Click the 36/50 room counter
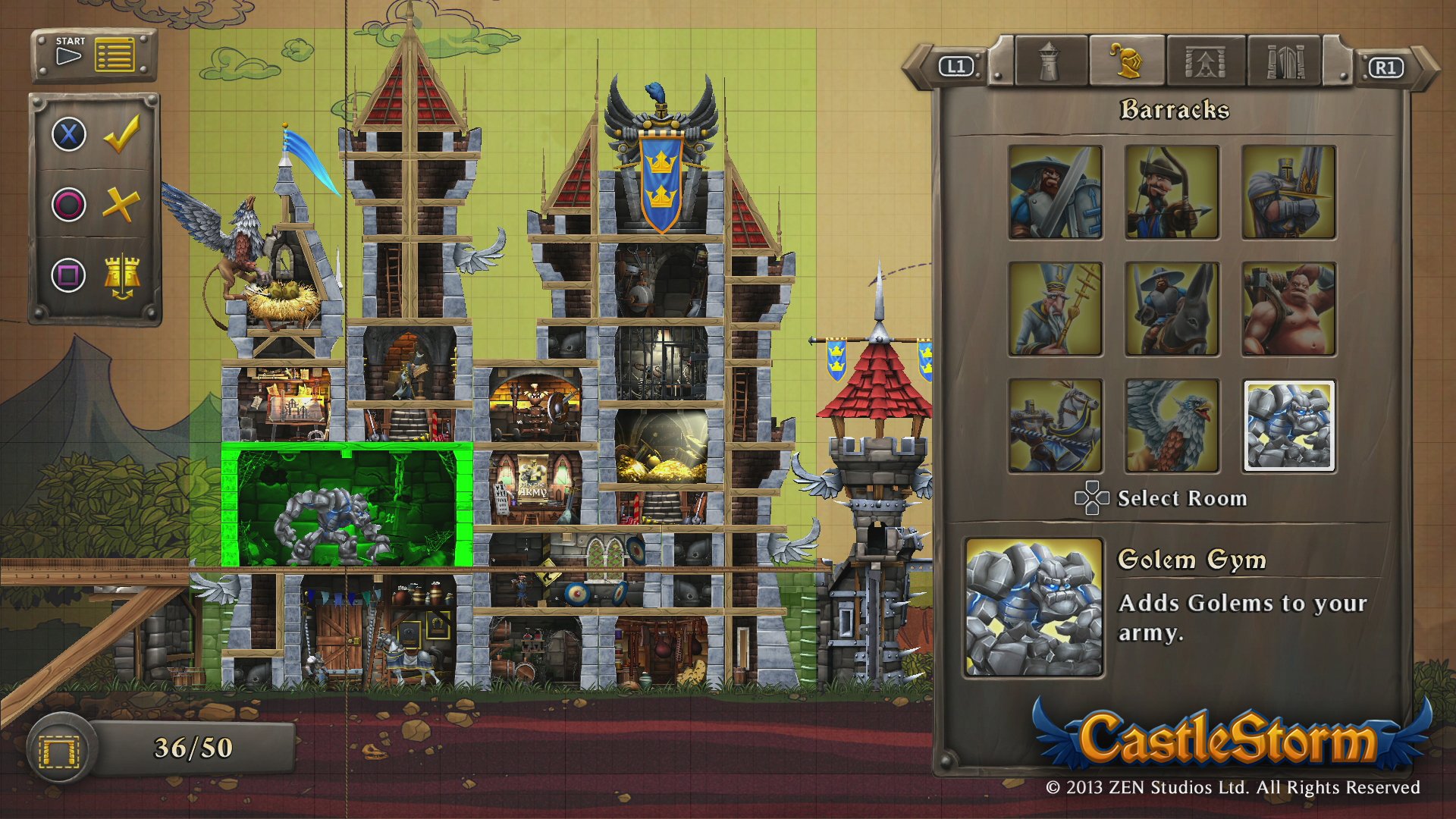The width and height of the screenshot is (1456, 819). tap(192, 747)
